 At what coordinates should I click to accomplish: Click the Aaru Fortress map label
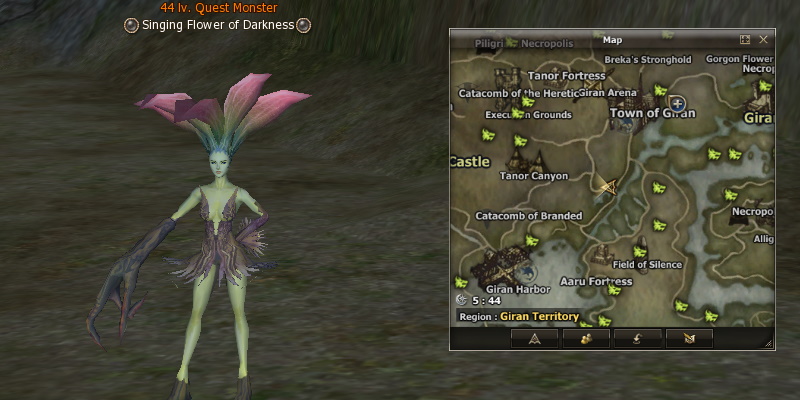click(596, 282)
